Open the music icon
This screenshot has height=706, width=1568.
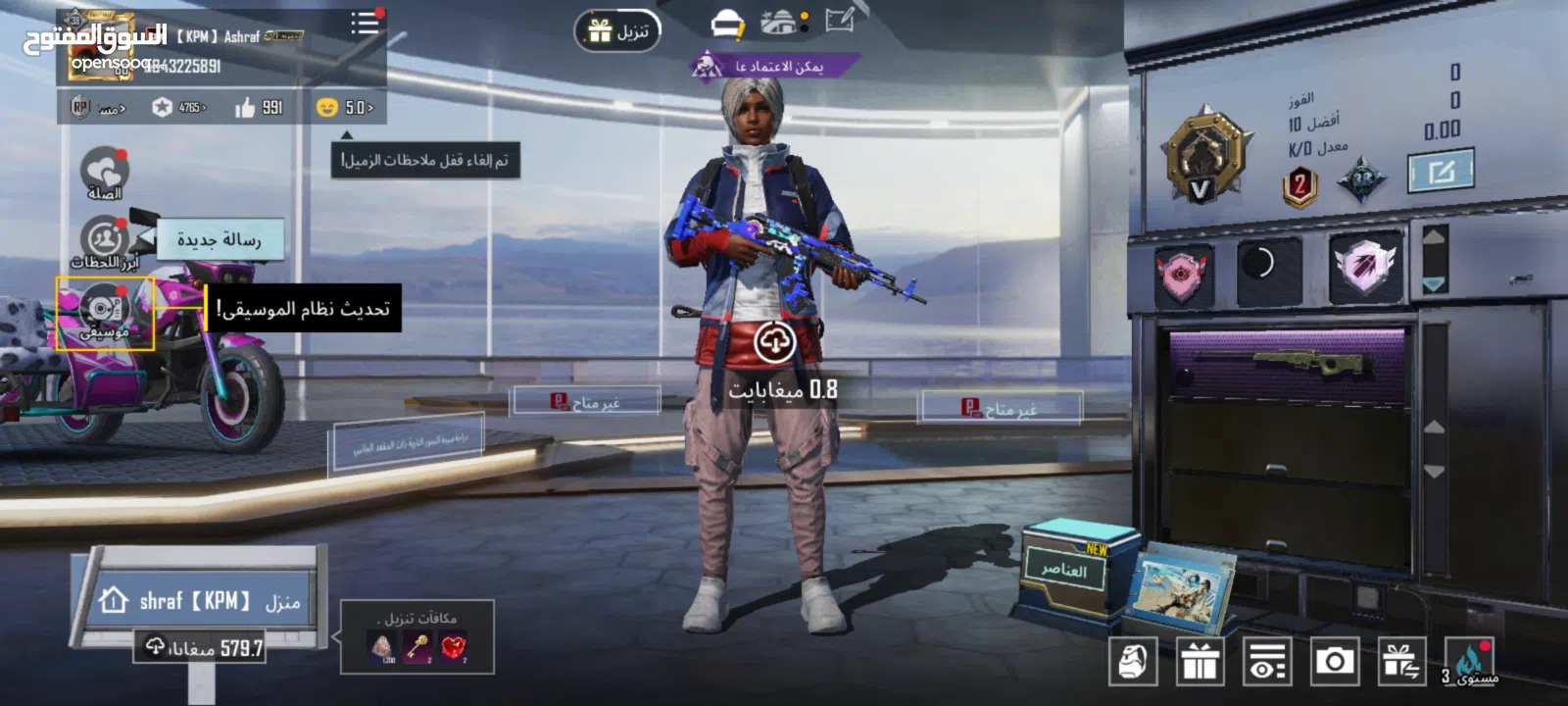(104, 312)
